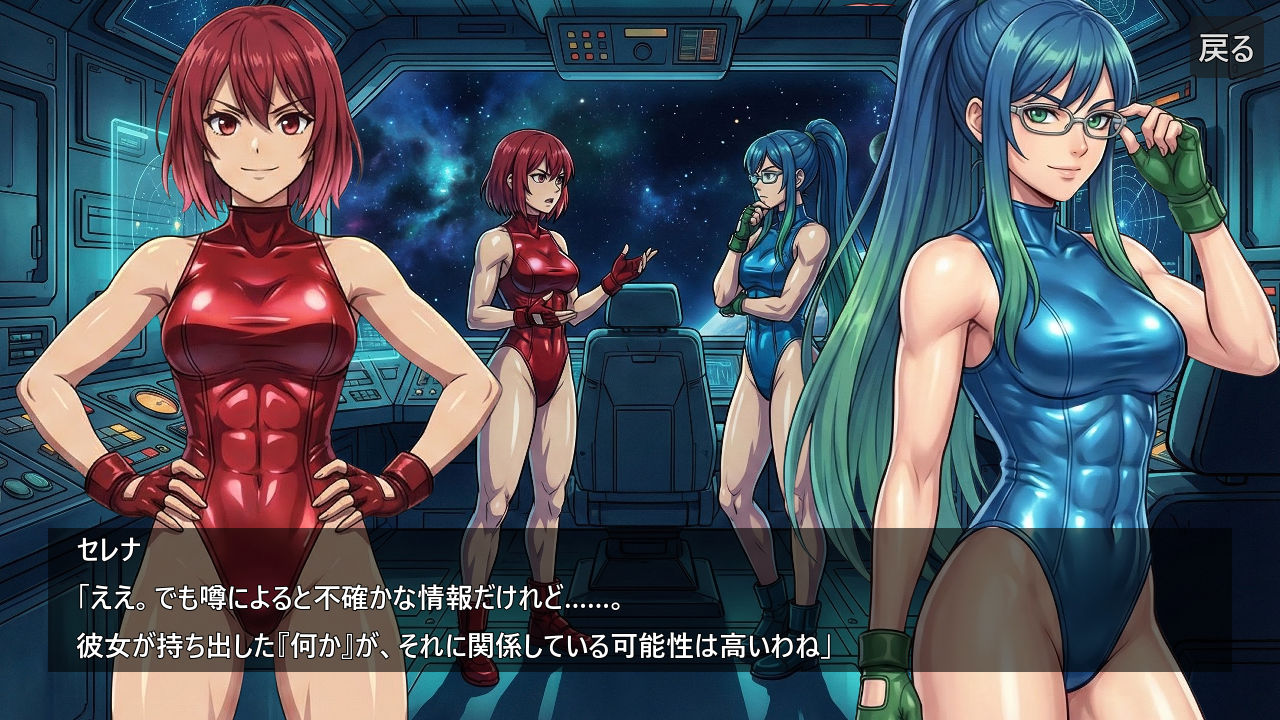Click the circular dial on the ceiling panel
1280x720 pixels.
click(642, 51)
